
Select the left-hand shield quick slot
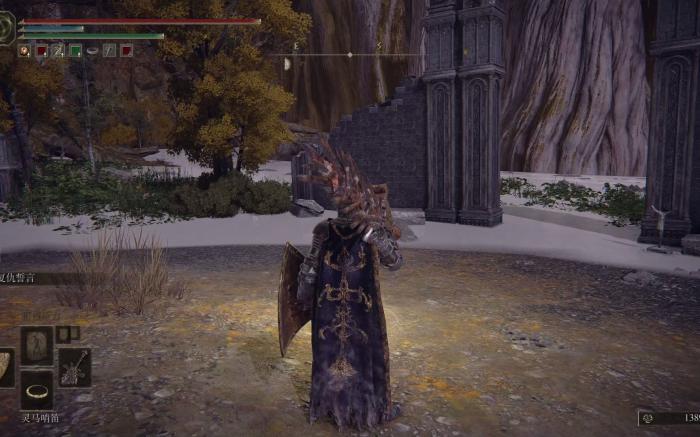[6, 367]
